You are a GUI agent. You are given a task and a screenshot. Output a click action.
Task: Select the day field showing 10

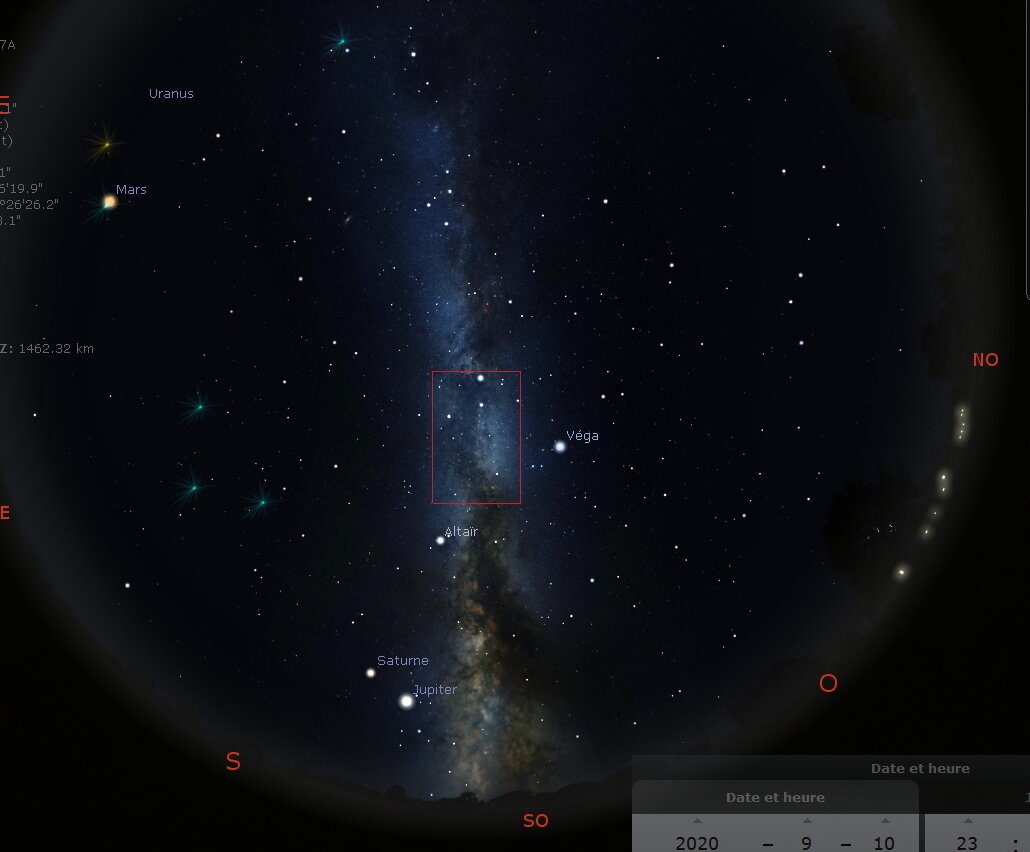(x=884, y=843)
